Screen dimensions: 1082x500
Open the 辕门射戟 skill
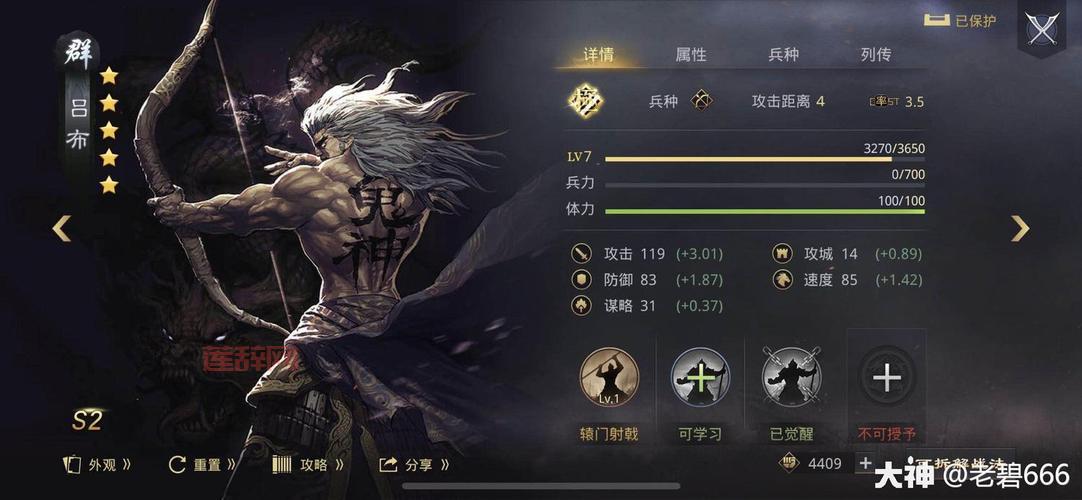point(609,378)
